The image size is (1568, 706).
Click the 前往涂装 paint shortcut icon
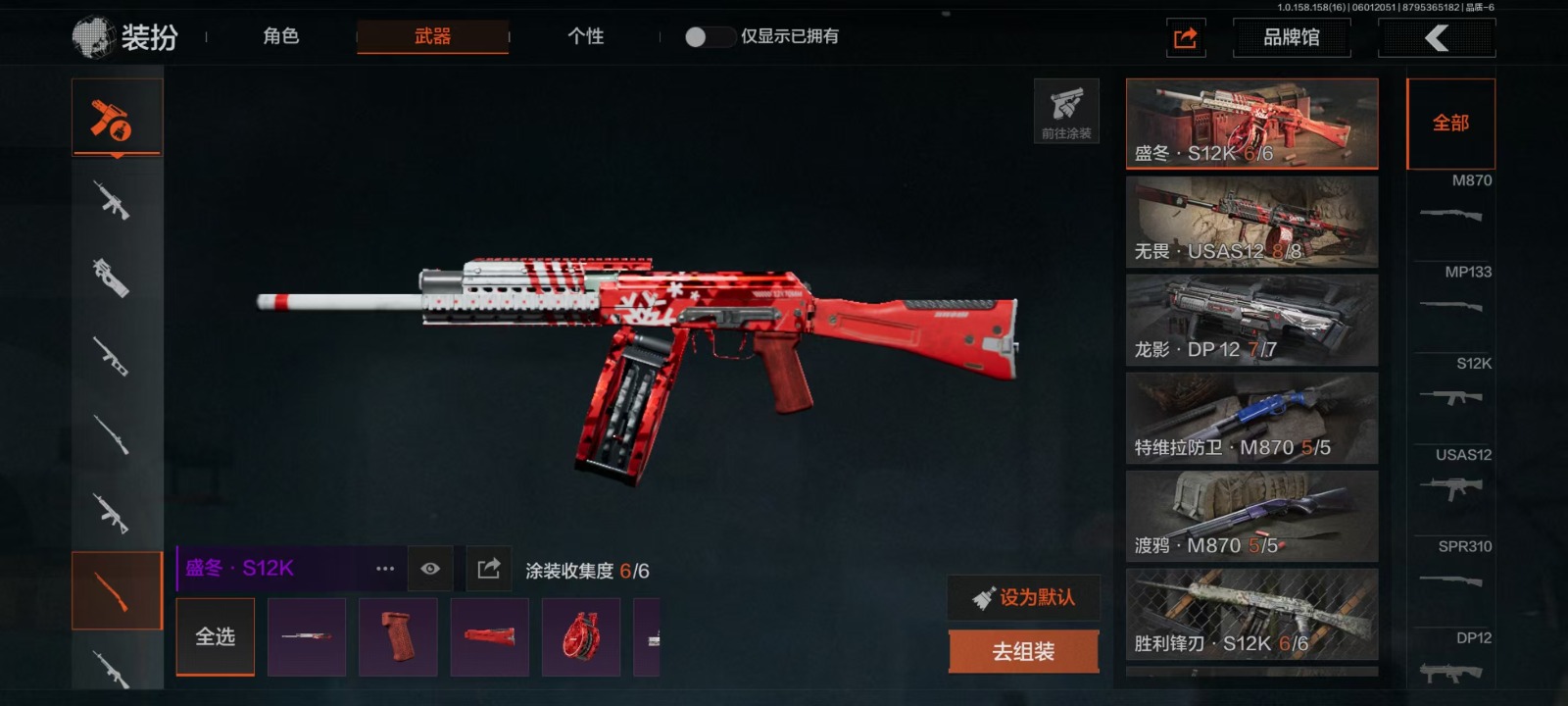1066,111
